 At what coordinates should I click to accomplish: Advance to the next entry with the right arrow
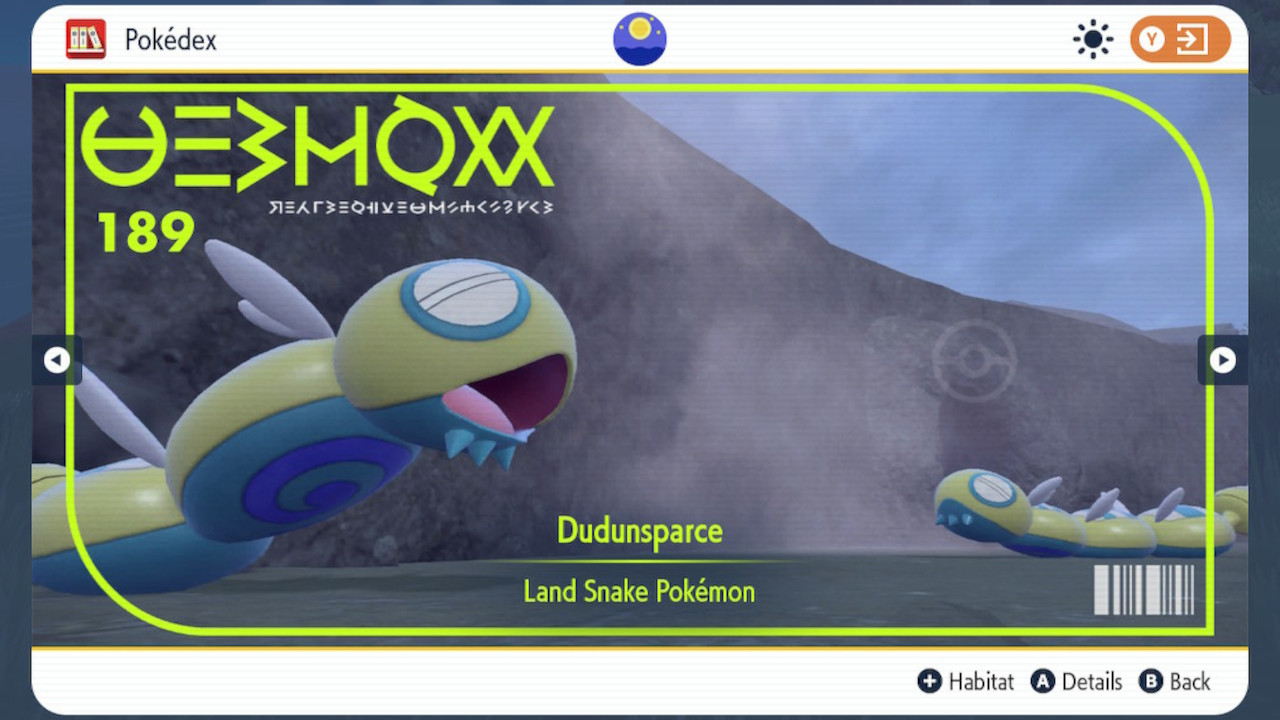[1222, 360]
